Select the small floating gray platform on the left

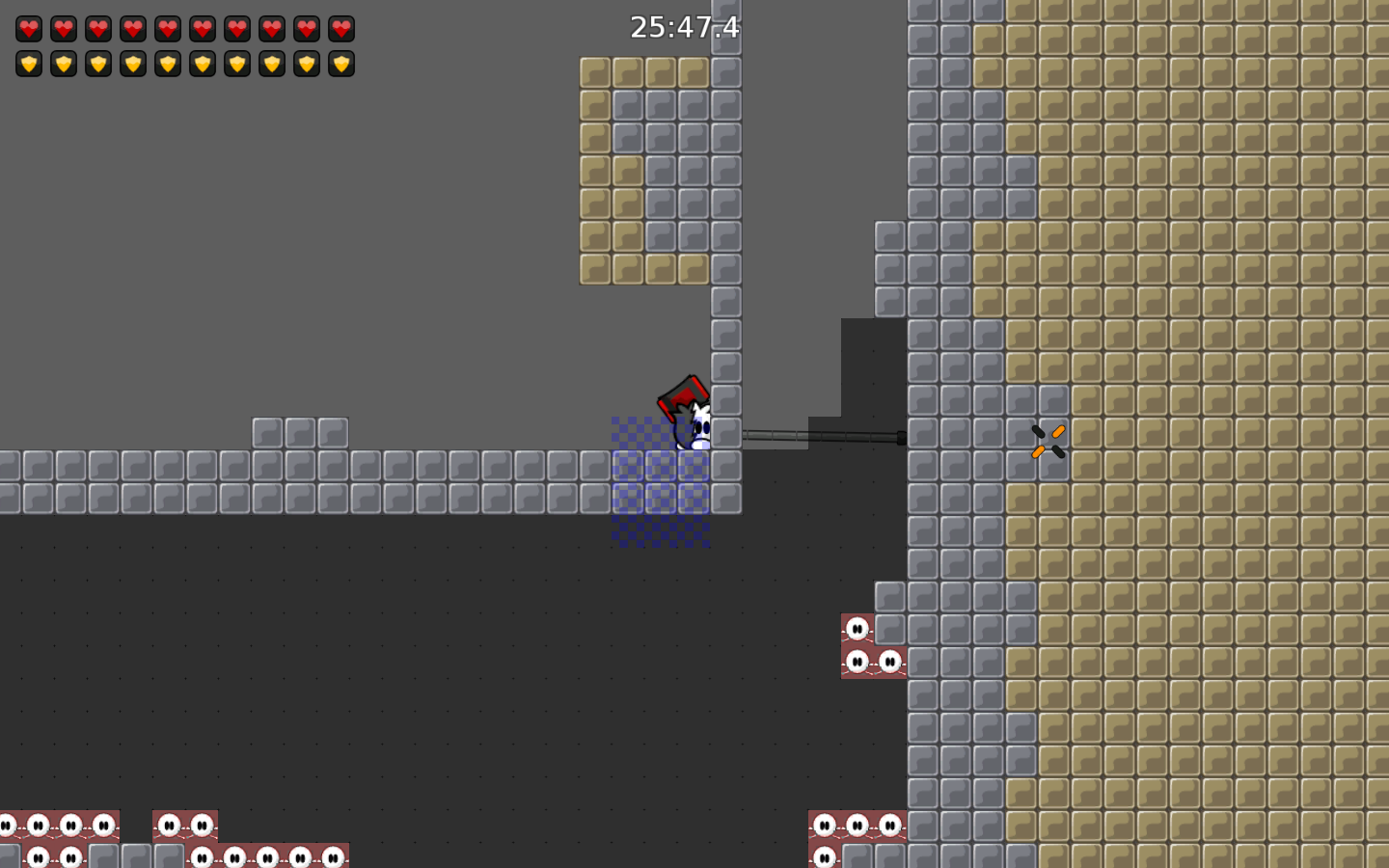point(299,431)
